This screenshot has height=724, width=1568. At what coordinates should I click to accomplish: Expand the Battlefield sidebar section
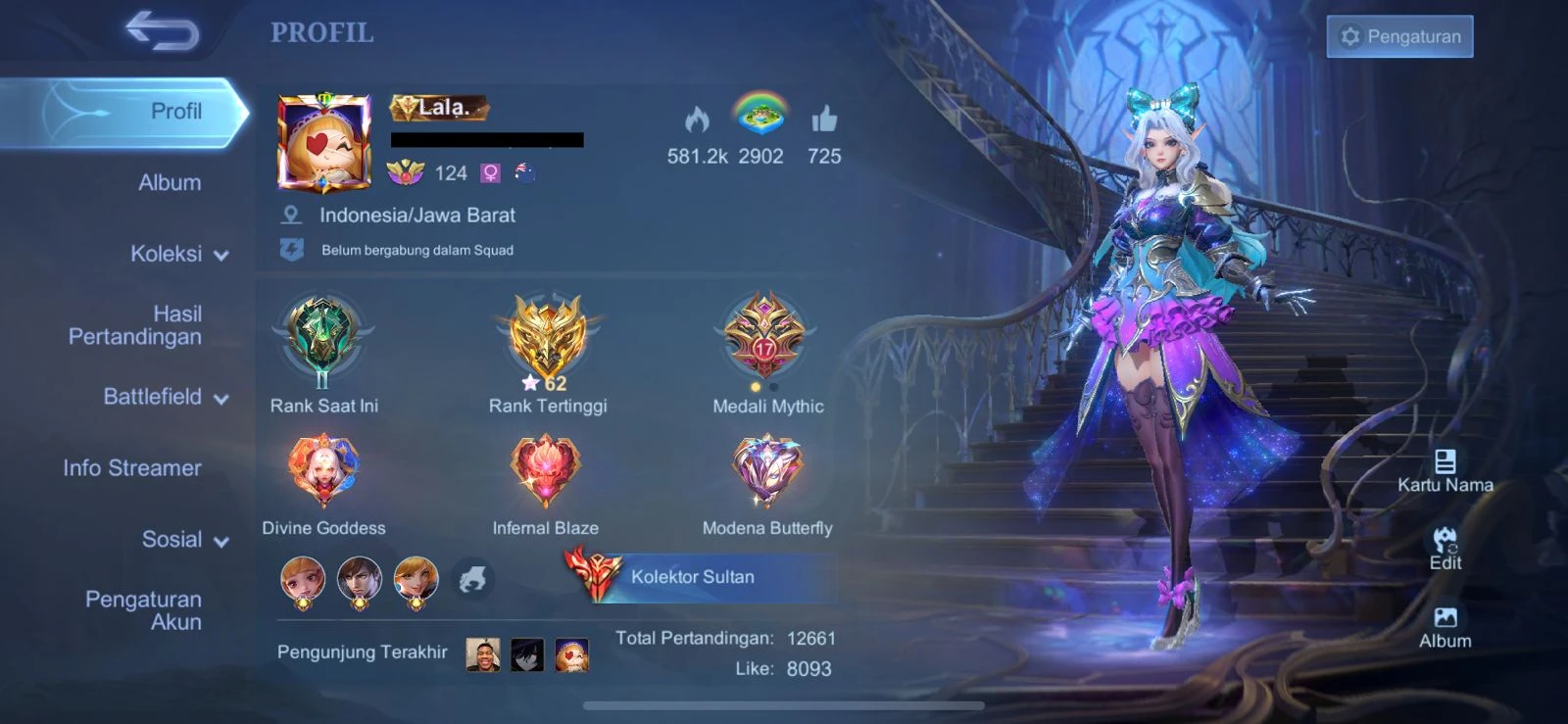click(164, 397)
